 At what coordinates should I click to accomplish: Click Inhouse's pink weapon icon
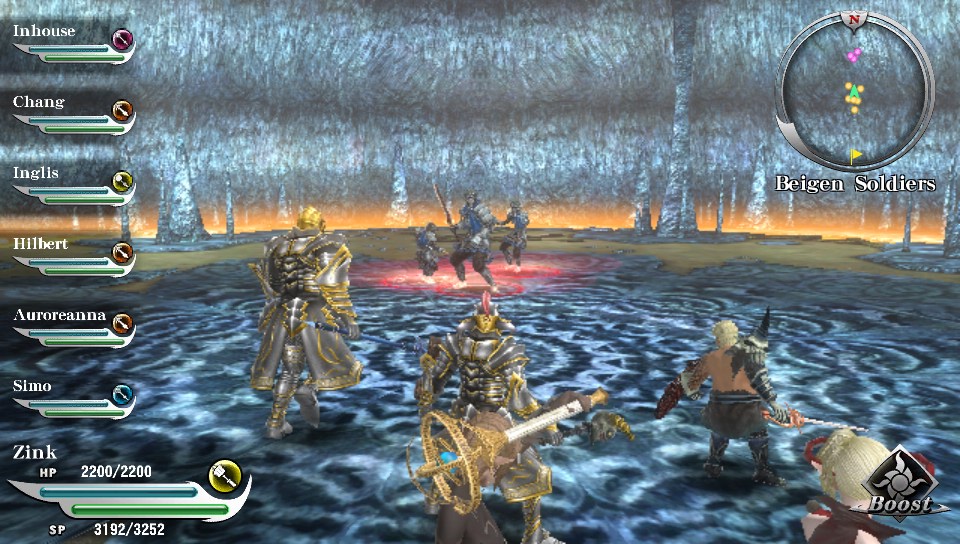(122, 40)
